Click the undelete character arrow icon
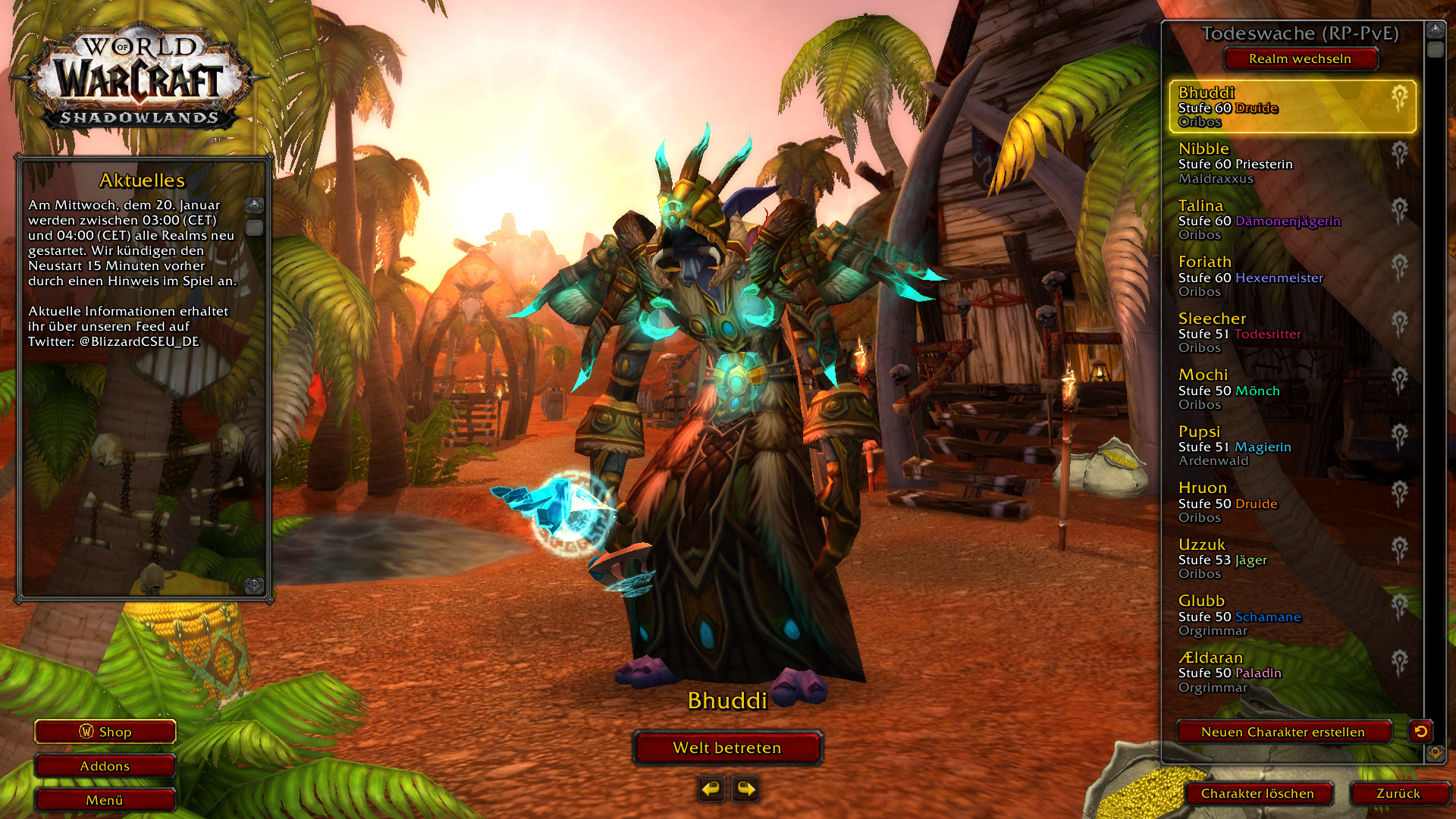Image resolution: width=1456 pixels, height=819 pixels. tap(1420, 731)
